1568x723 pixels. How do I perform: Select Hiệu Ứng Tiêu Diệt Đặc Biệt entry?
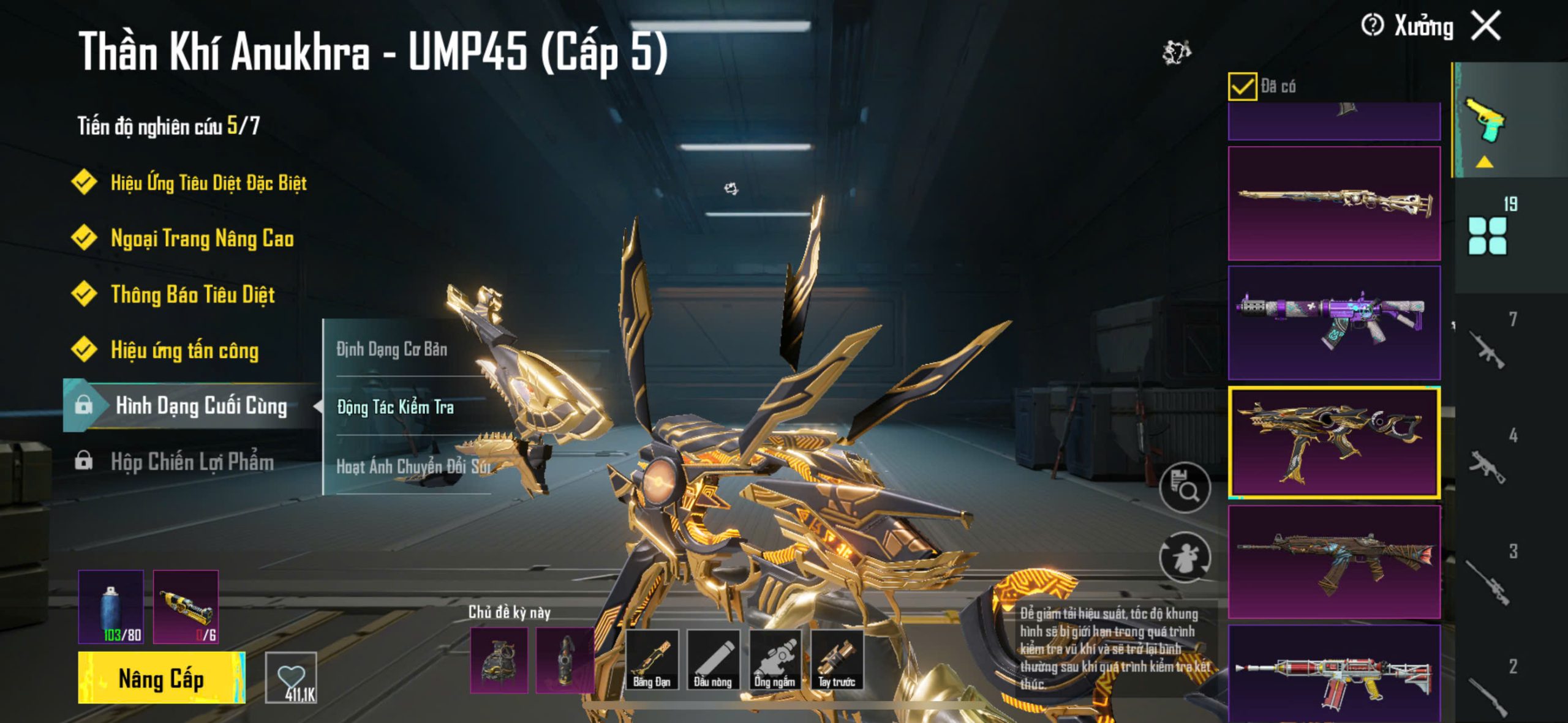click(208, 182)
